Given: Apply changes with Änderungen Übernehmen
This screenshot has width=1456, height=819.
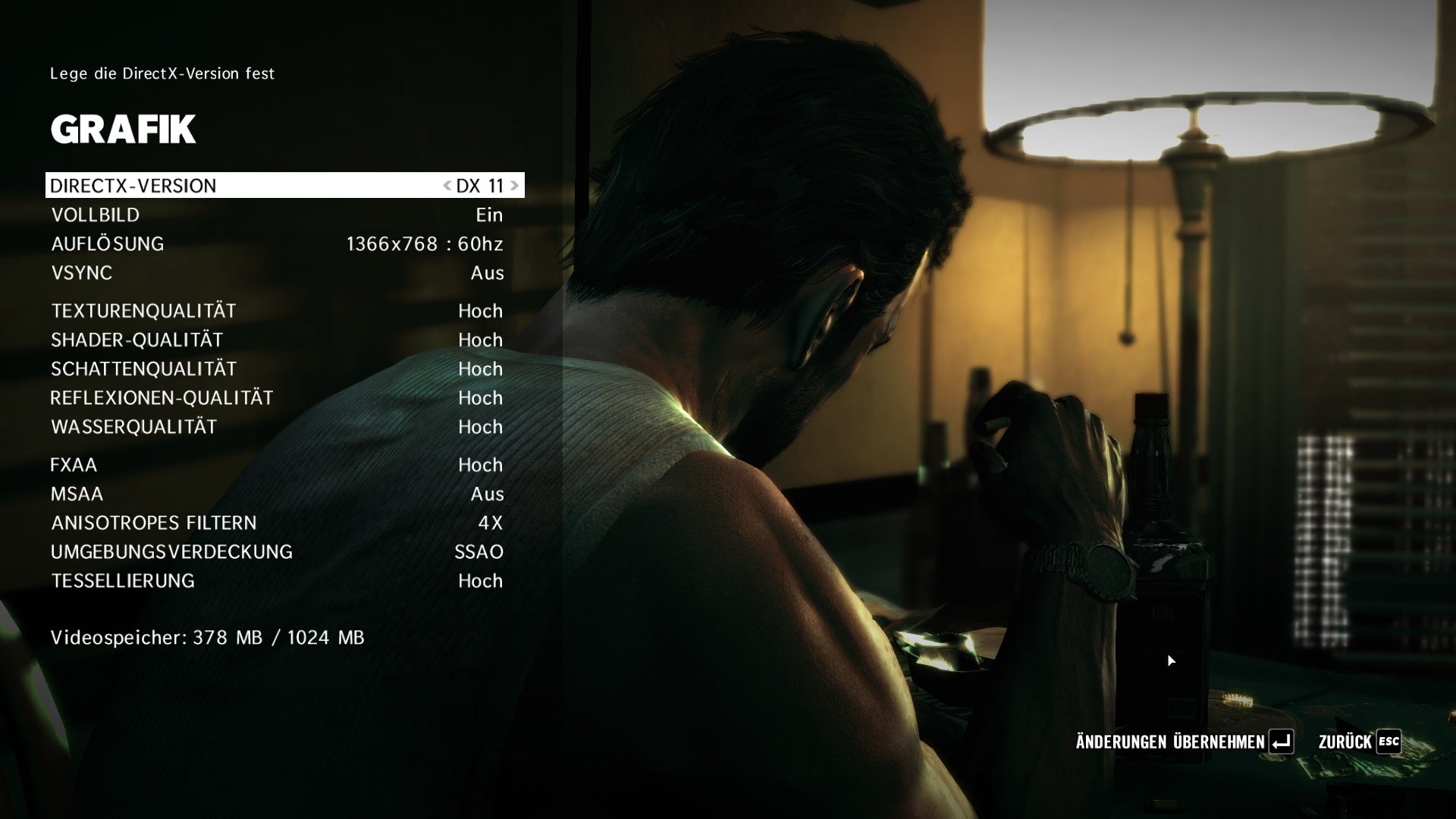Looking at the screenshot, I should pyautogui.click(x=1185, y=742).
